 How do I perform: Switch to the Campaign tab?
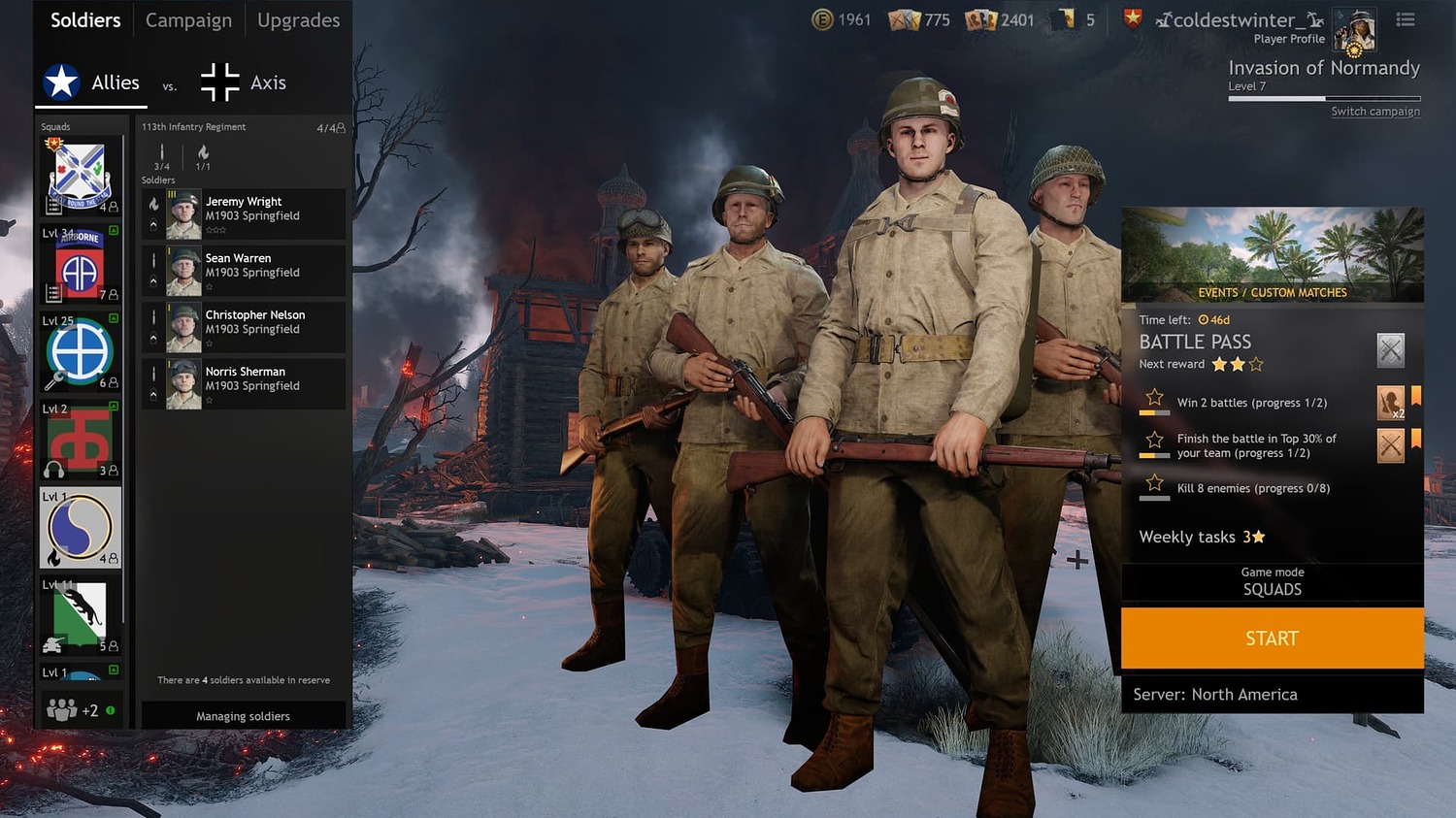188,19
